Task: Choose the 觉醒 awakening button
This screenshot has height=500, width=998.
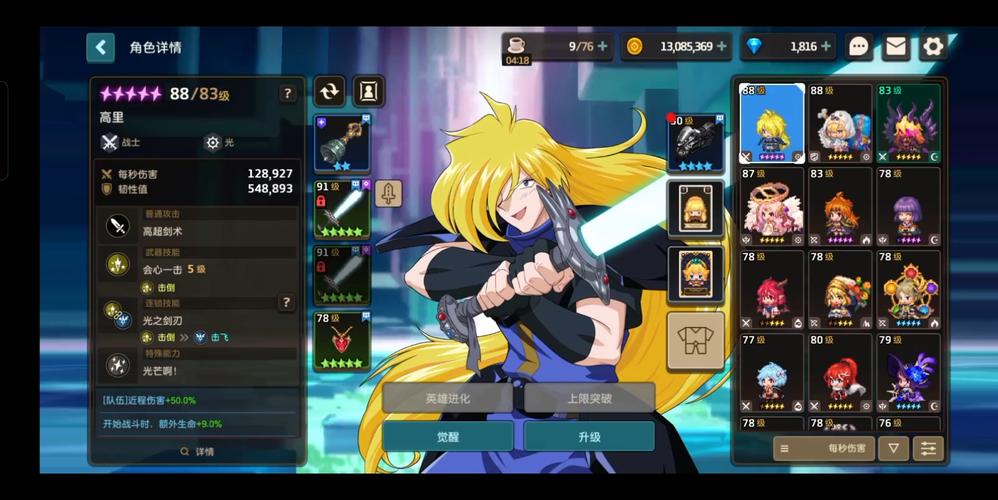Action: (x=447, y=437)
